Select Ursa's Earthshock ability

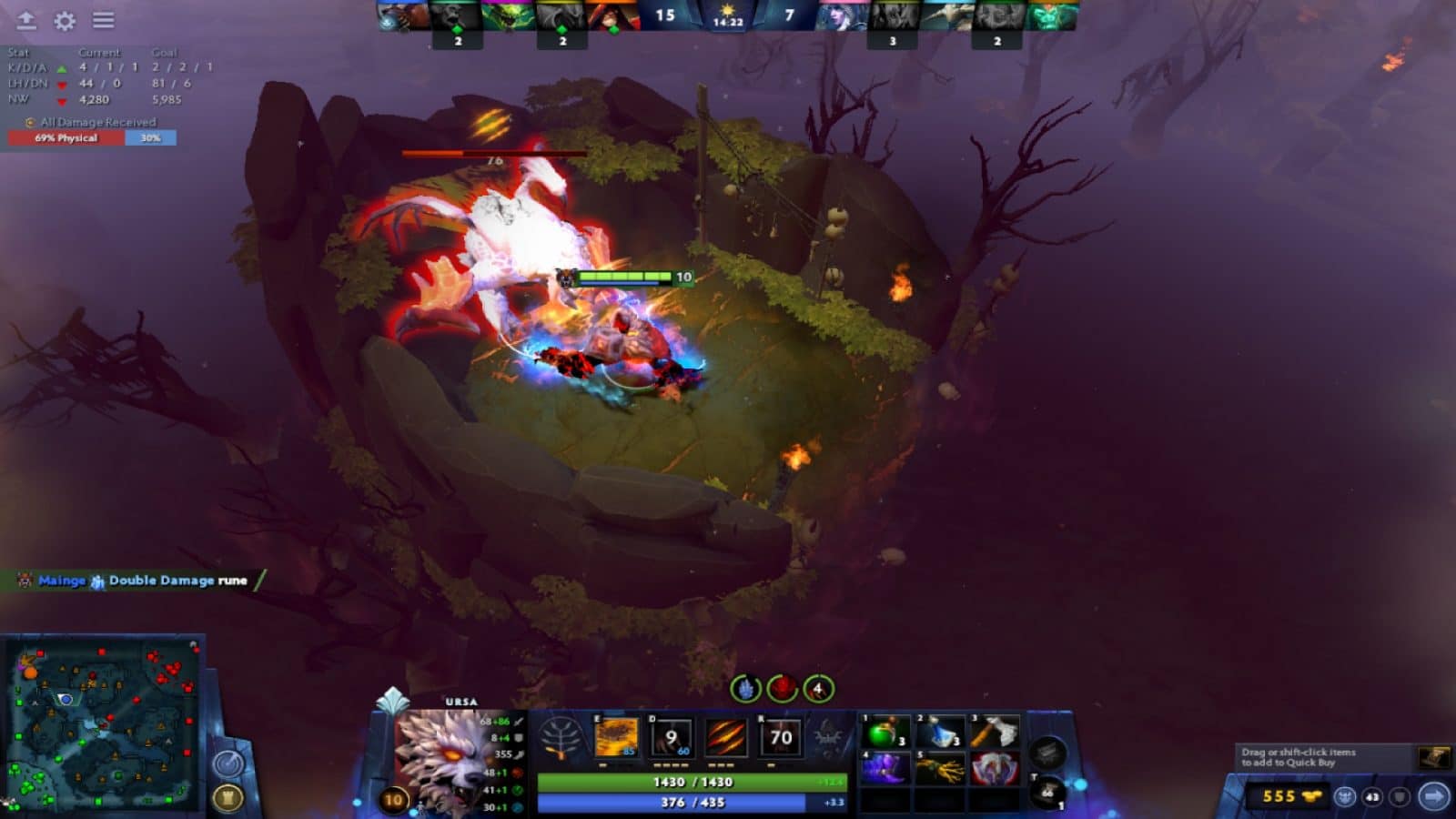point(618,735)
